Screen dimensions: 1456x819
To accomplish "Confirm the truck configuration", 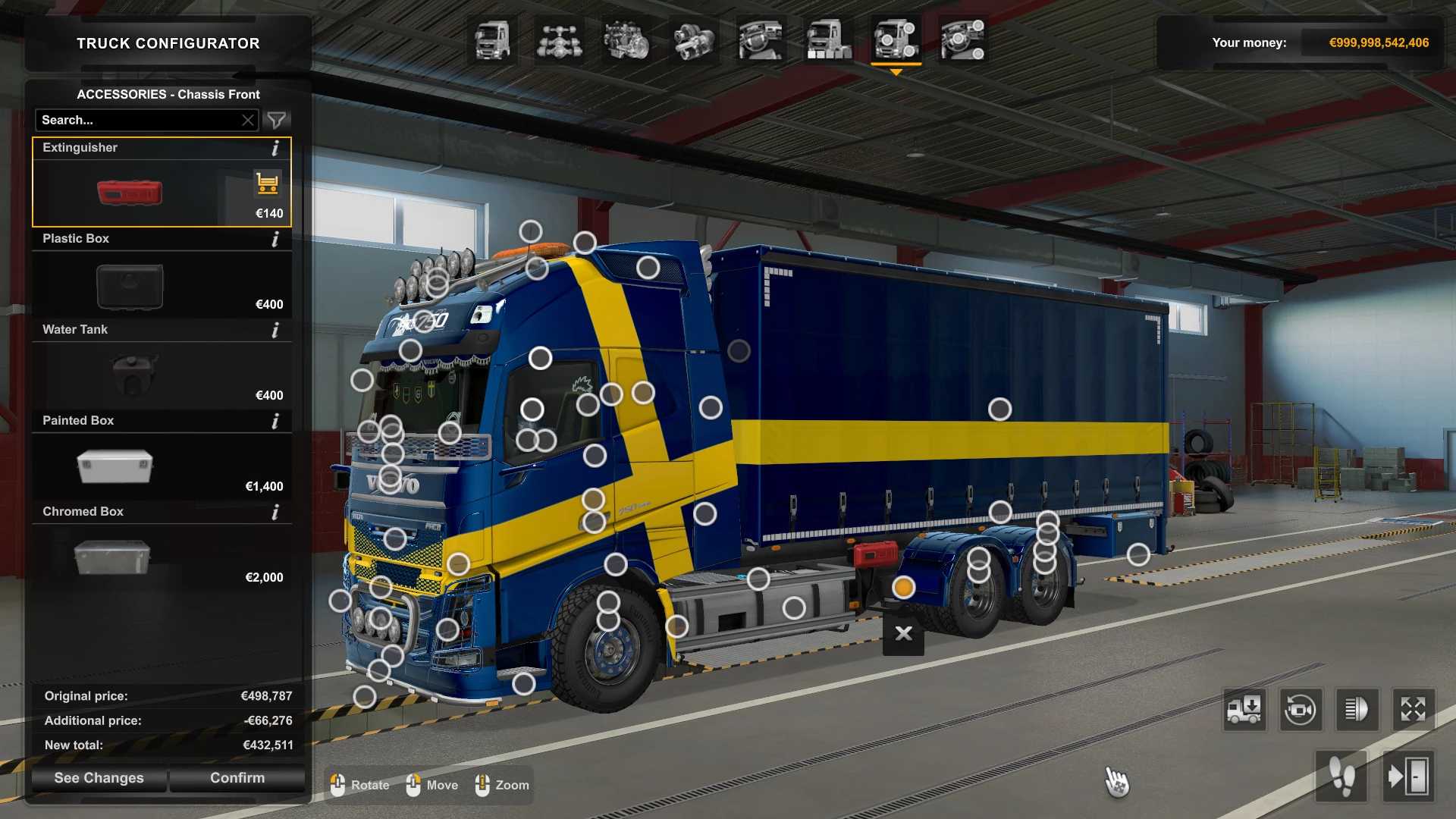I will pyautogui.click(x=237, y=778).
